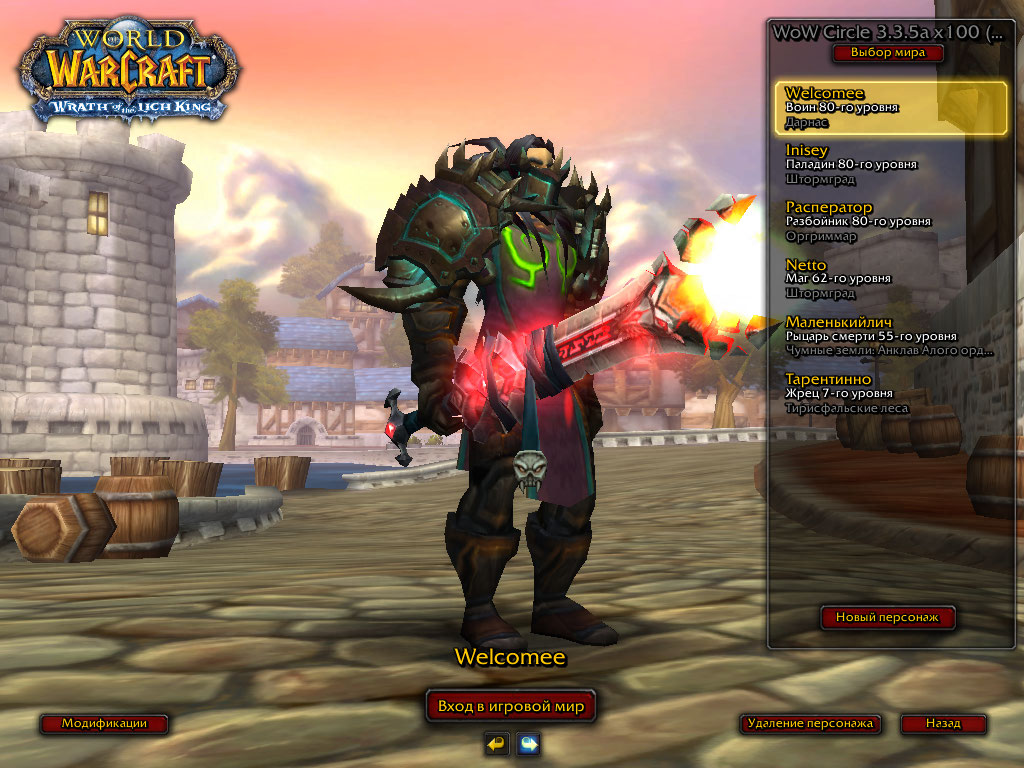Screen dimensions: 1024x768
Task: Choose the Inisey paladin character
Action: tap(890, 165)
